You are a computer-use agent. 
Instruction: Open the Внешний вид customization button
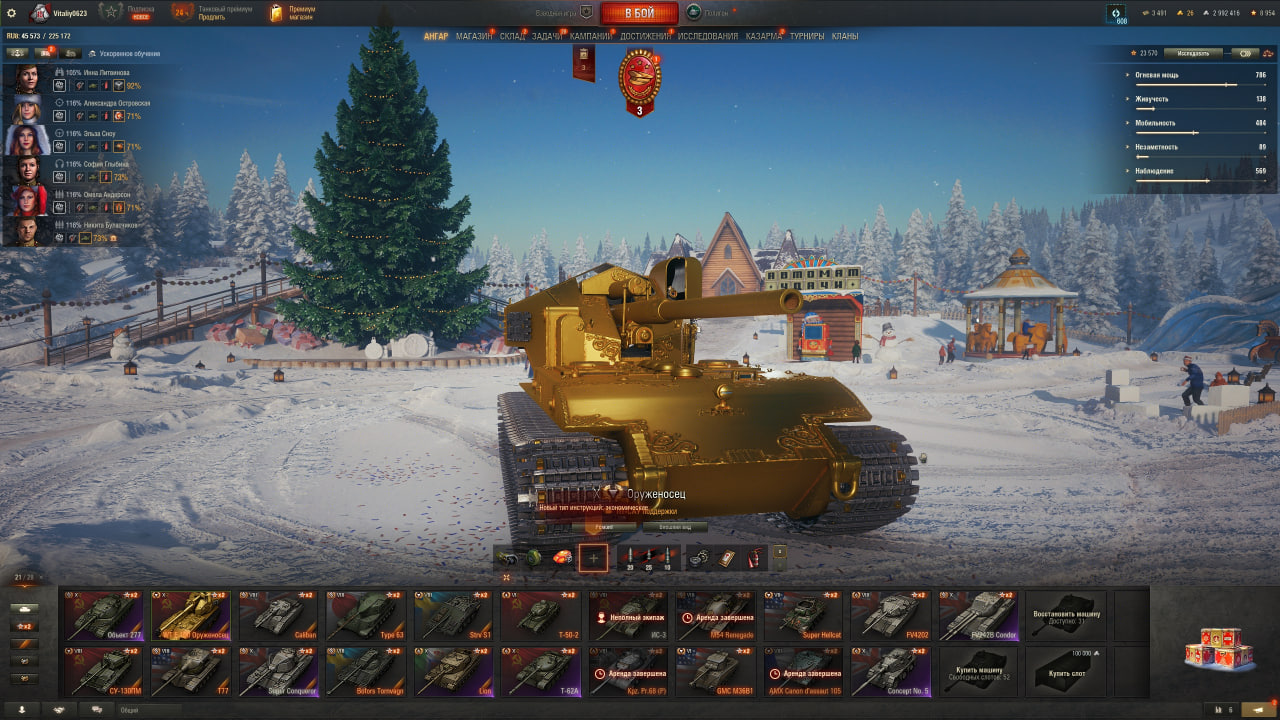point(675,527)
